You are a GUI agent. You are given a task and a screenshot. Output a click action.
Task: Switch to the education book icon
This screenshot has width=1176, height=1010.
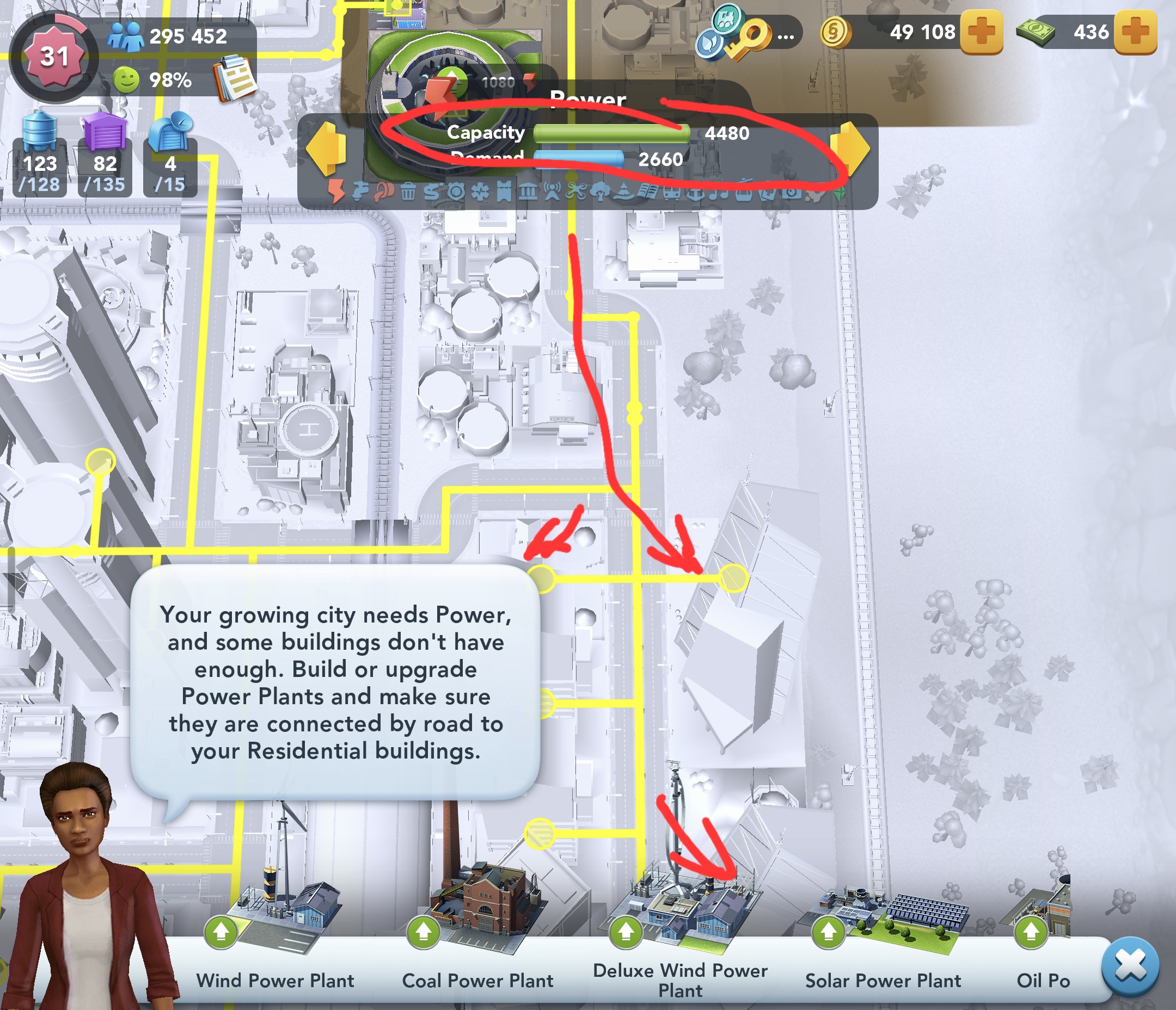647,192
